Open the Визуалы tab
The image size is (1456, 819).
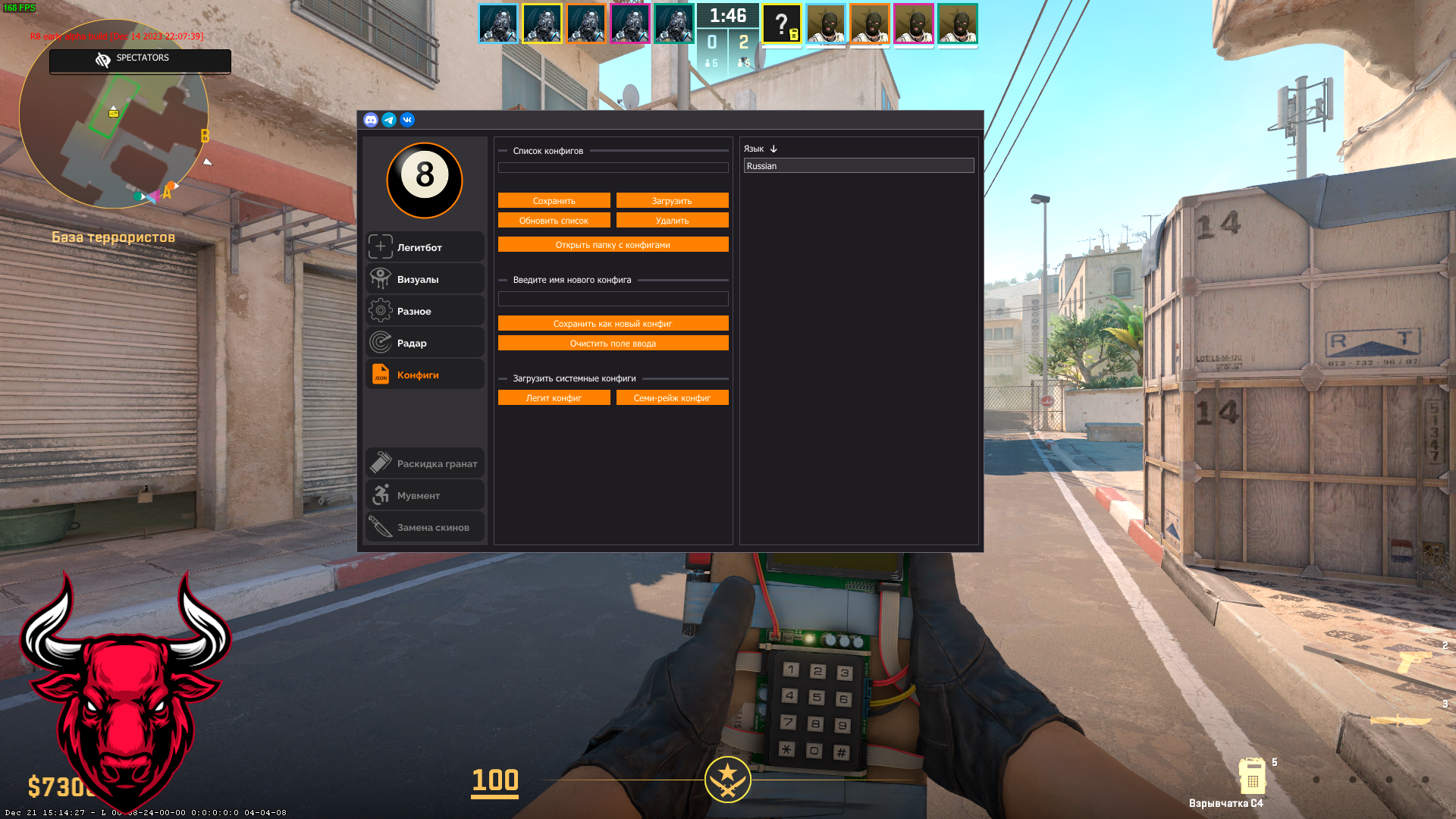coord(424,278)
